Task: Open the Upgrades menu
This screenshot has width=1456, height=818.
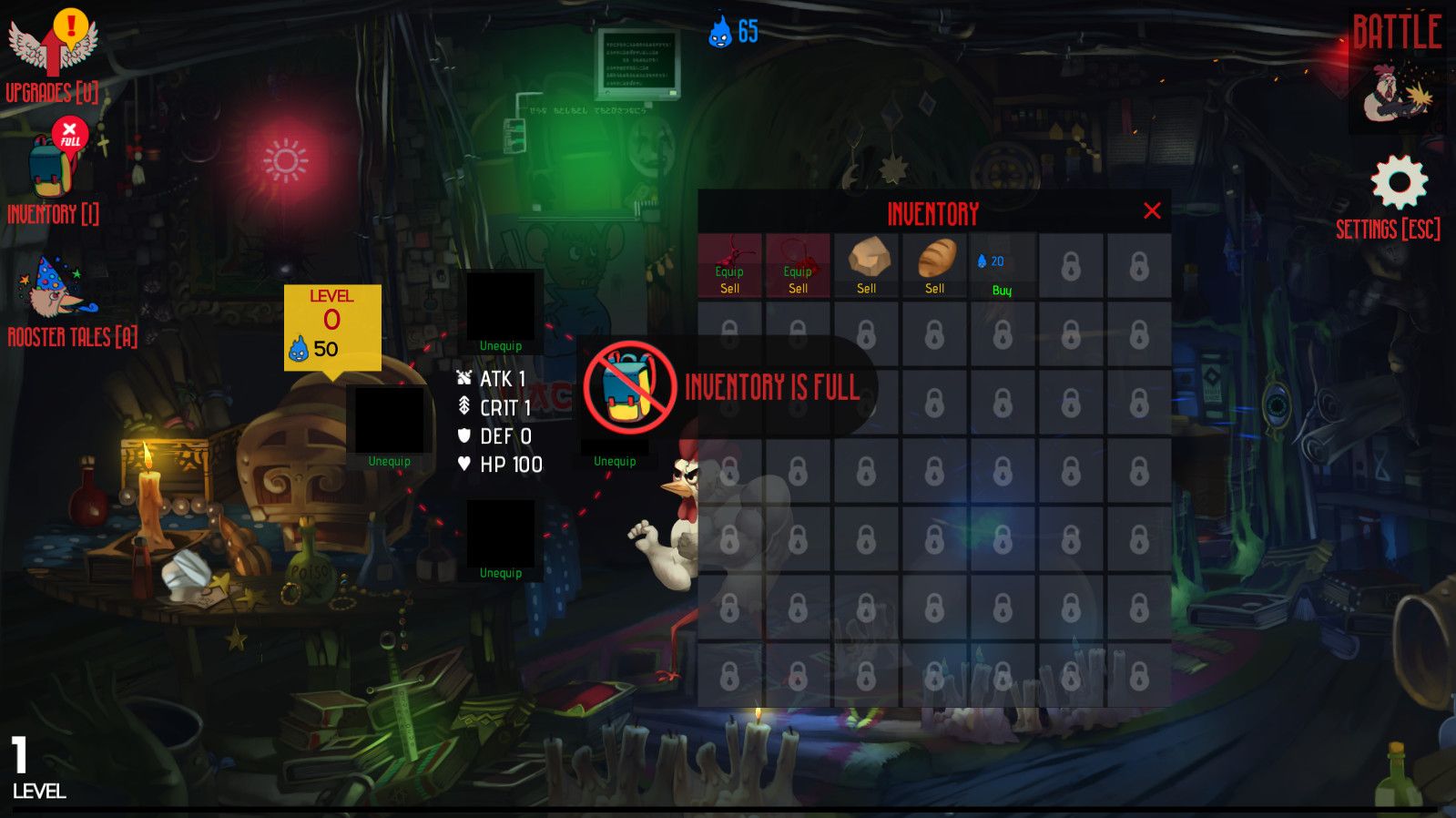Action: pos(52,55)
